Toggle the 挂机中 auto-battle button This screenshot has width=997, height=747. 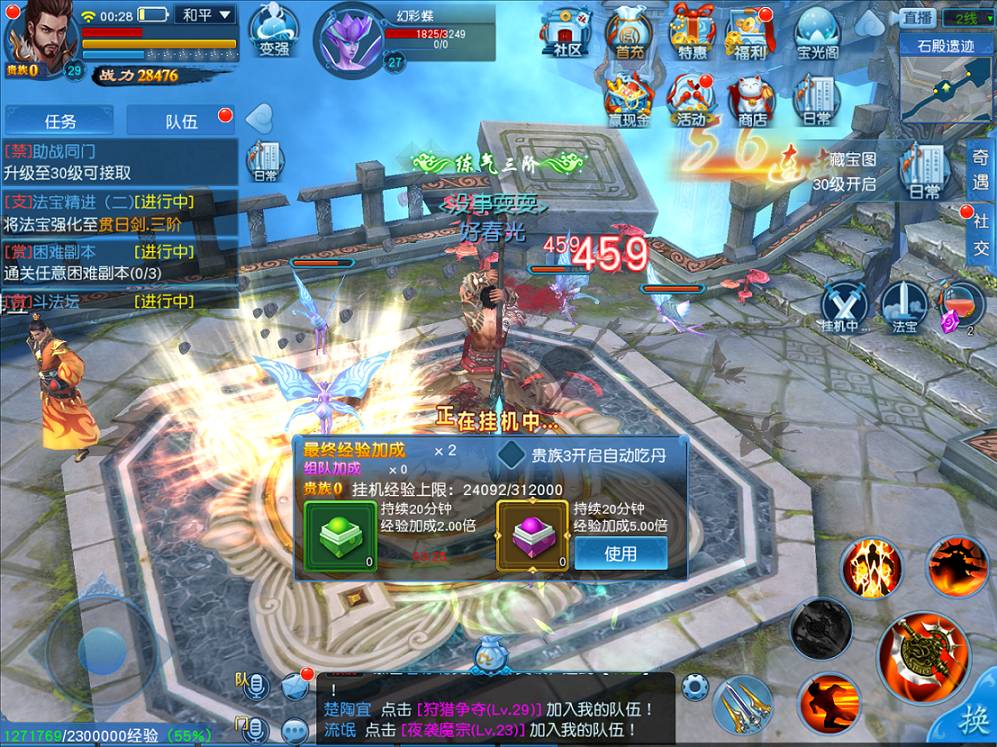tap(843, 307)
